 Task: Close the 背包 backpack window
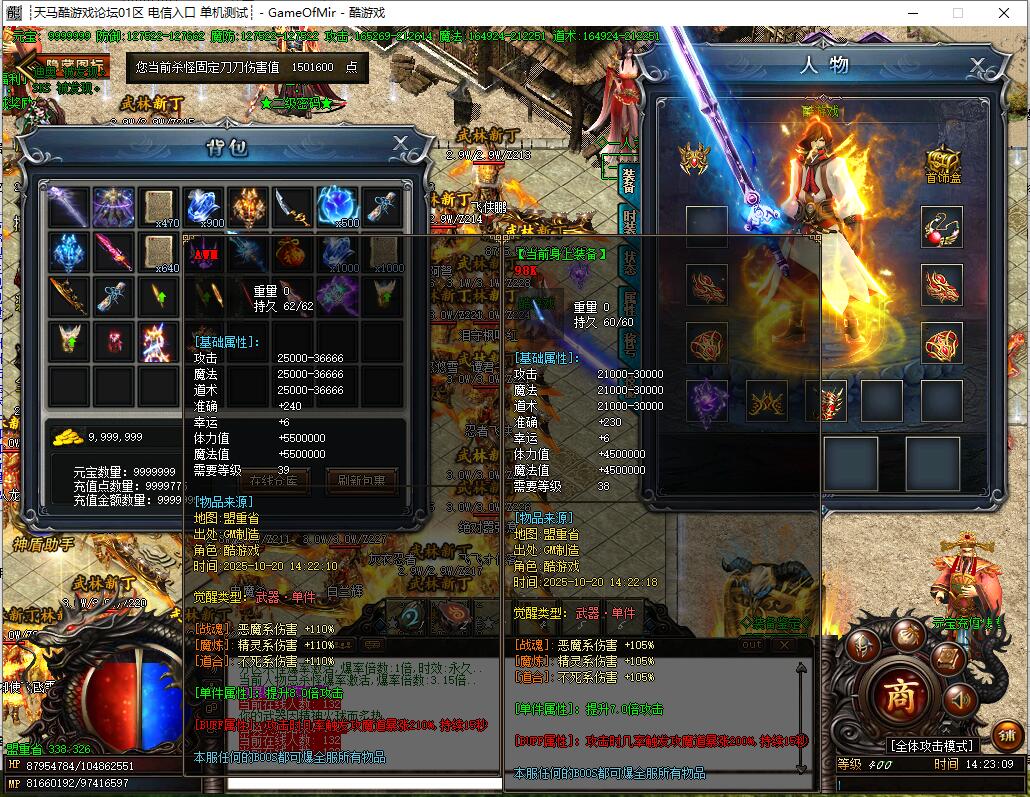pos(400,143)
